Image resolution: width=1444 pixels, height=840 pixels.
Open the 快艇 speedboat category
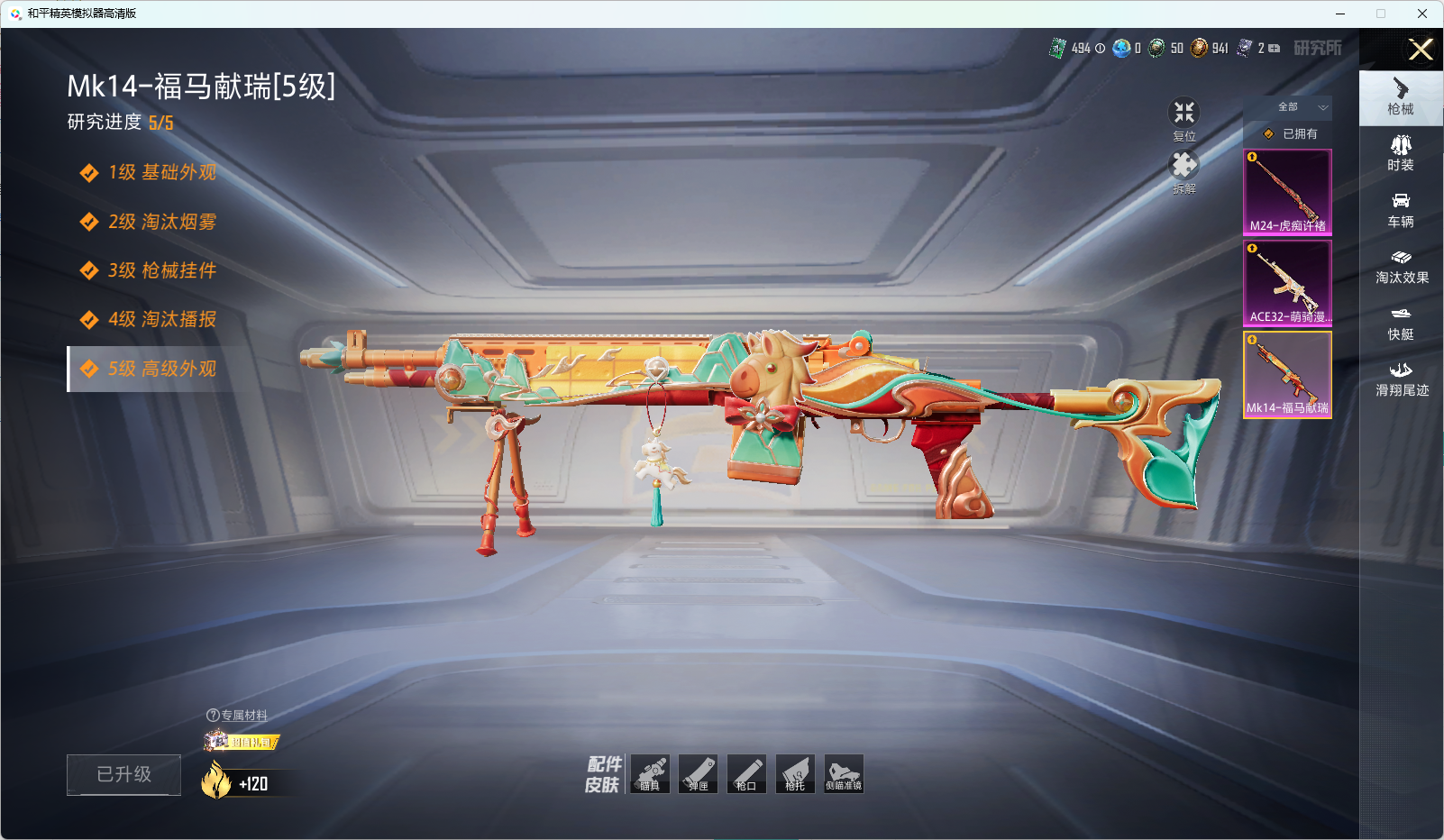(1401, 323)
